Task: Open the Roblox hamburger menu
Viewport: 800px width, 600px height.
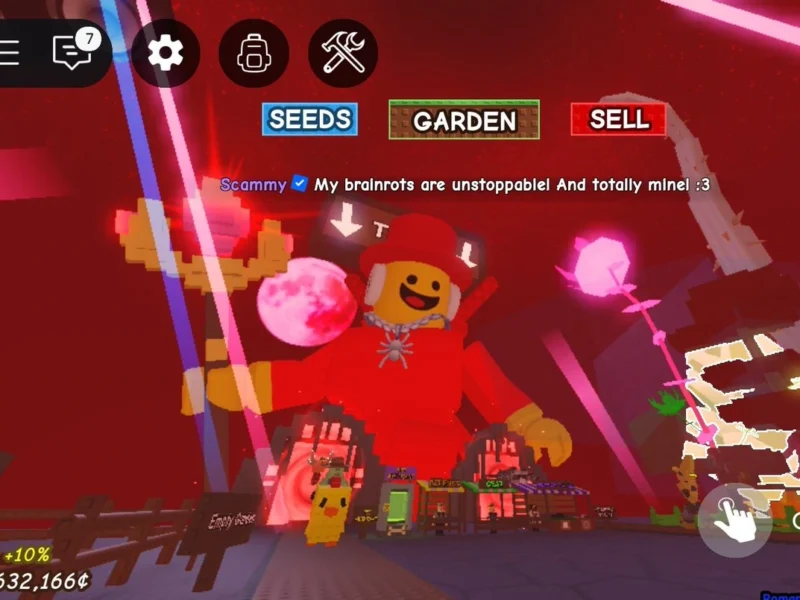Action: (10, 52)
